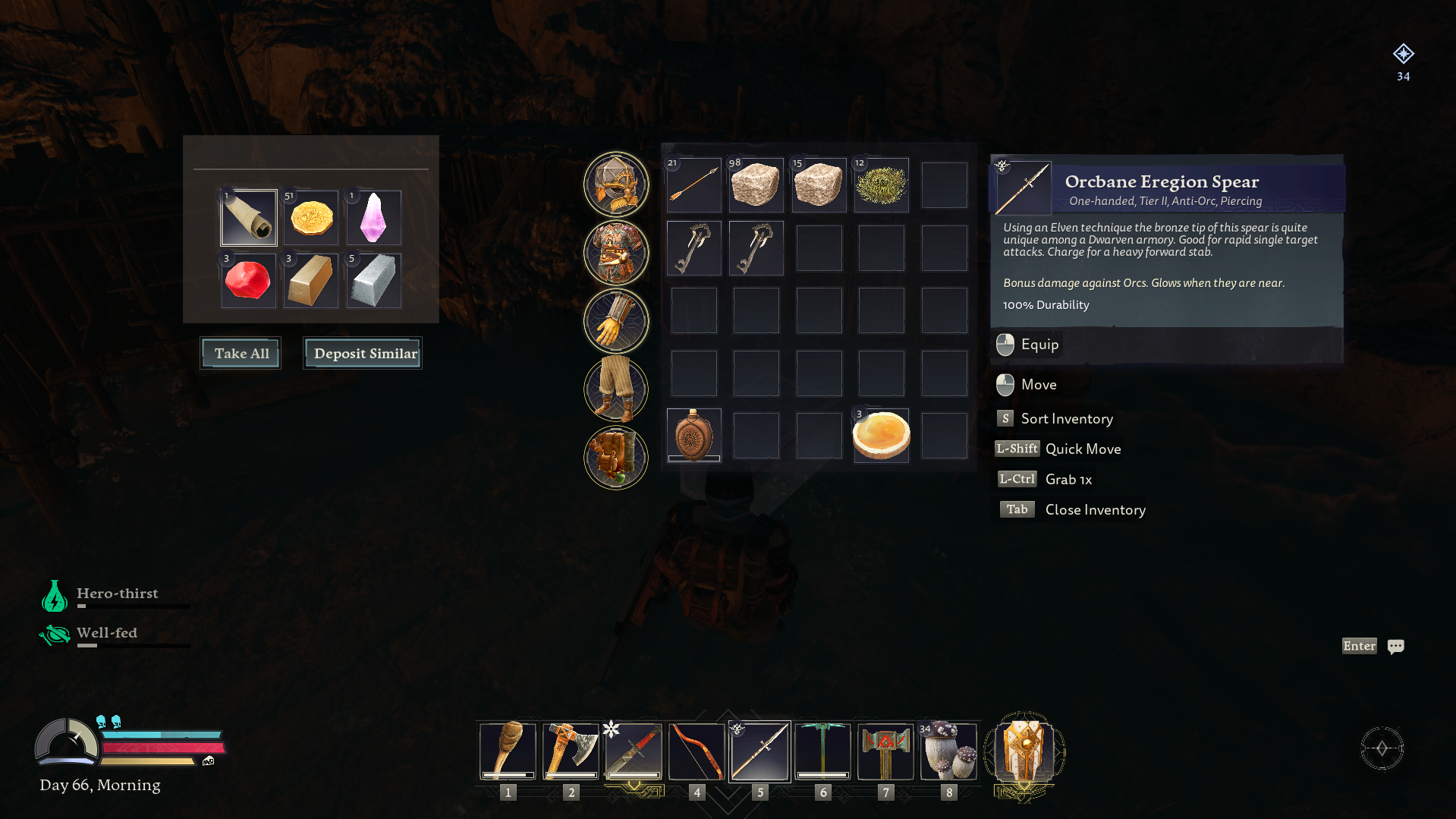The width and height of the screenshot is (1456, 819).
Task: Select the mushrooms in hotbar slot 8
Action: click(x=948, y=751)
